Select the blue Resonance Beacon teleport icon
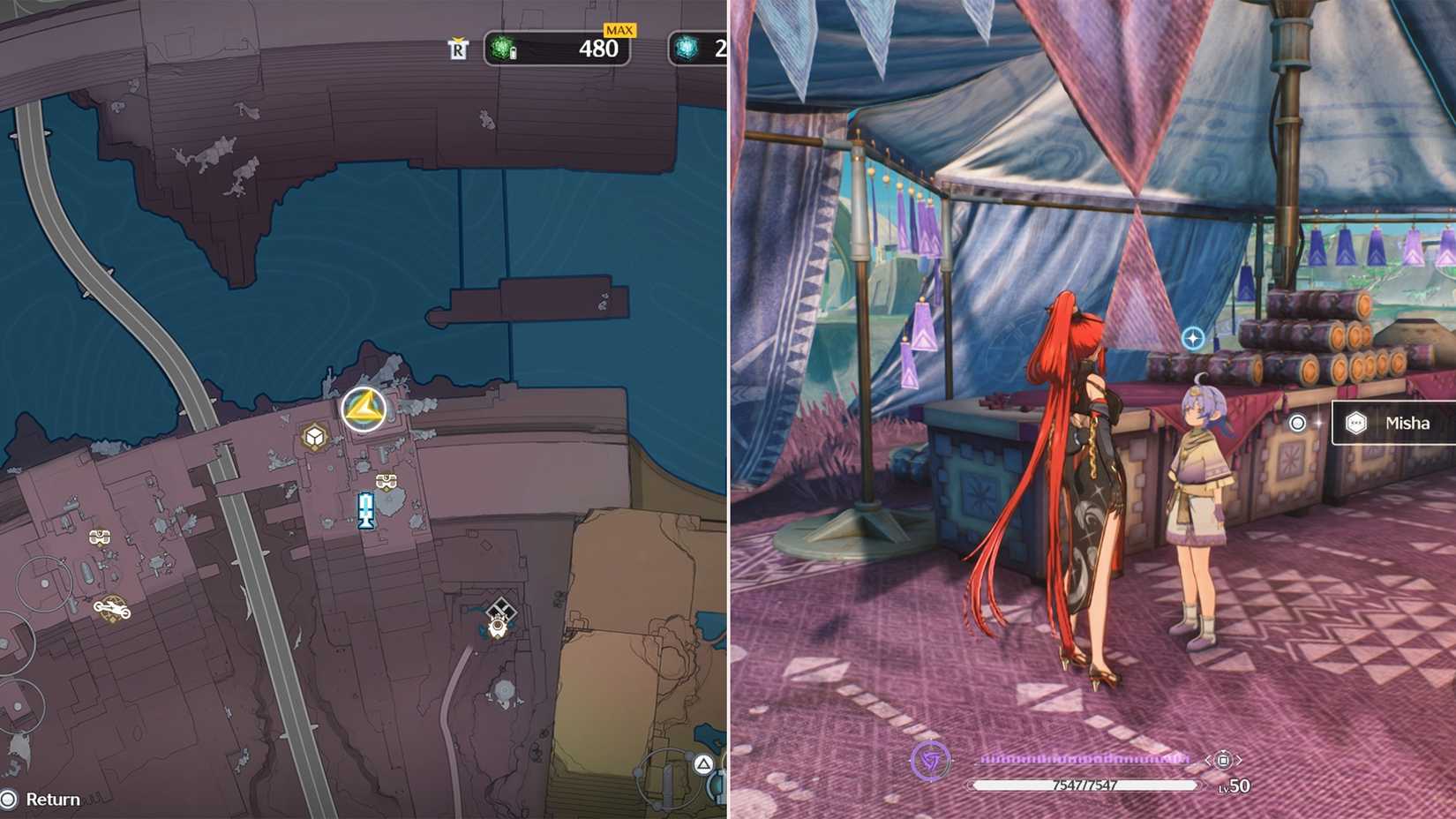 point(368,509)
